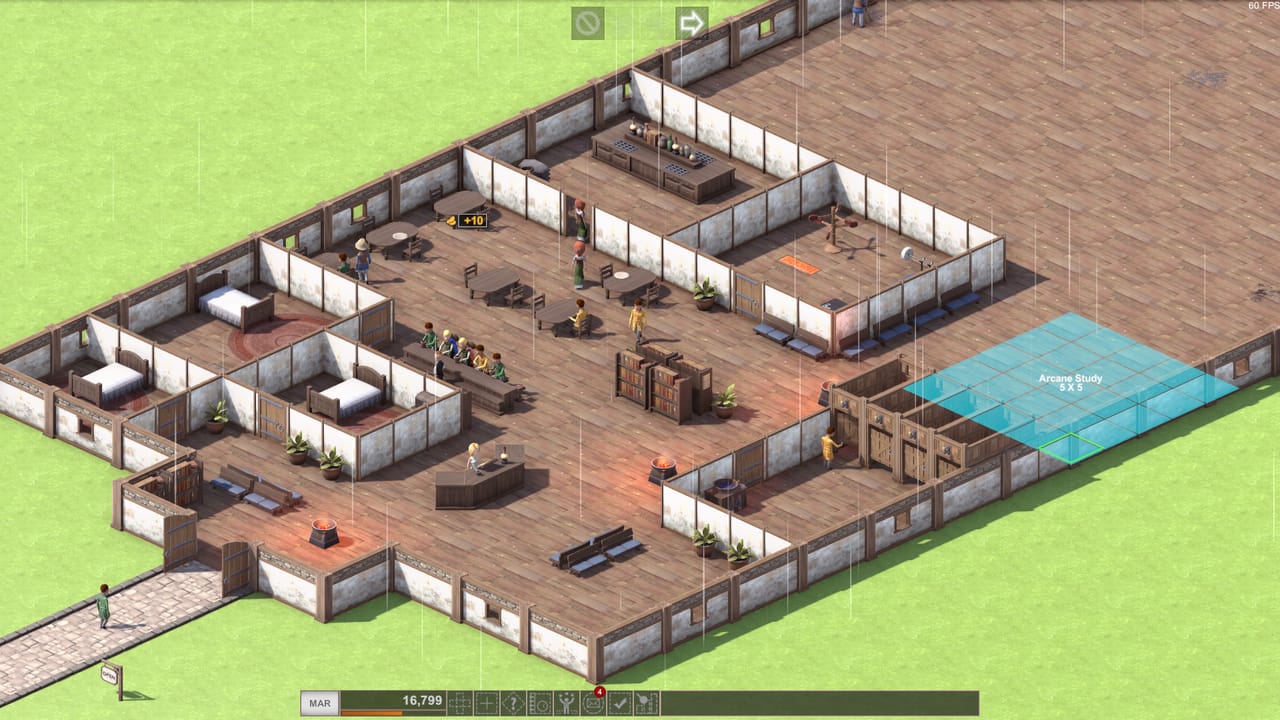Click the checkmark objectives icon in toolbar
1280x720 pixels.
[621, 701]
